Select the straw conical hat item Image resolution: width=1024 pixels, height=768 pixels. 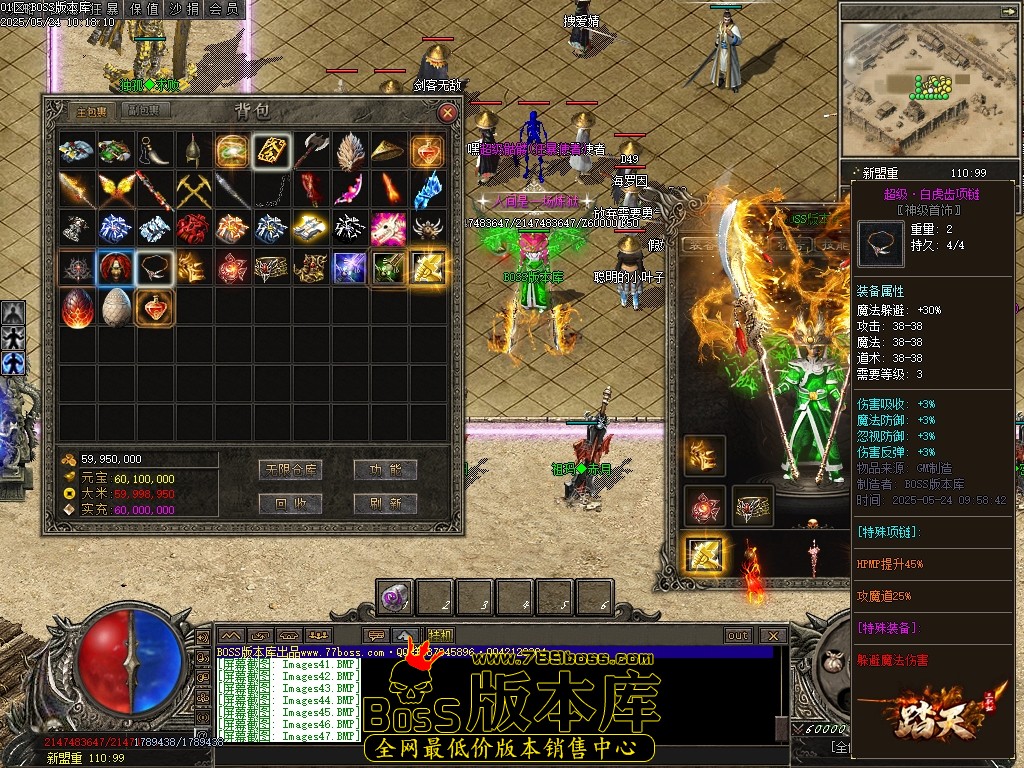click(x=388, y=151)
